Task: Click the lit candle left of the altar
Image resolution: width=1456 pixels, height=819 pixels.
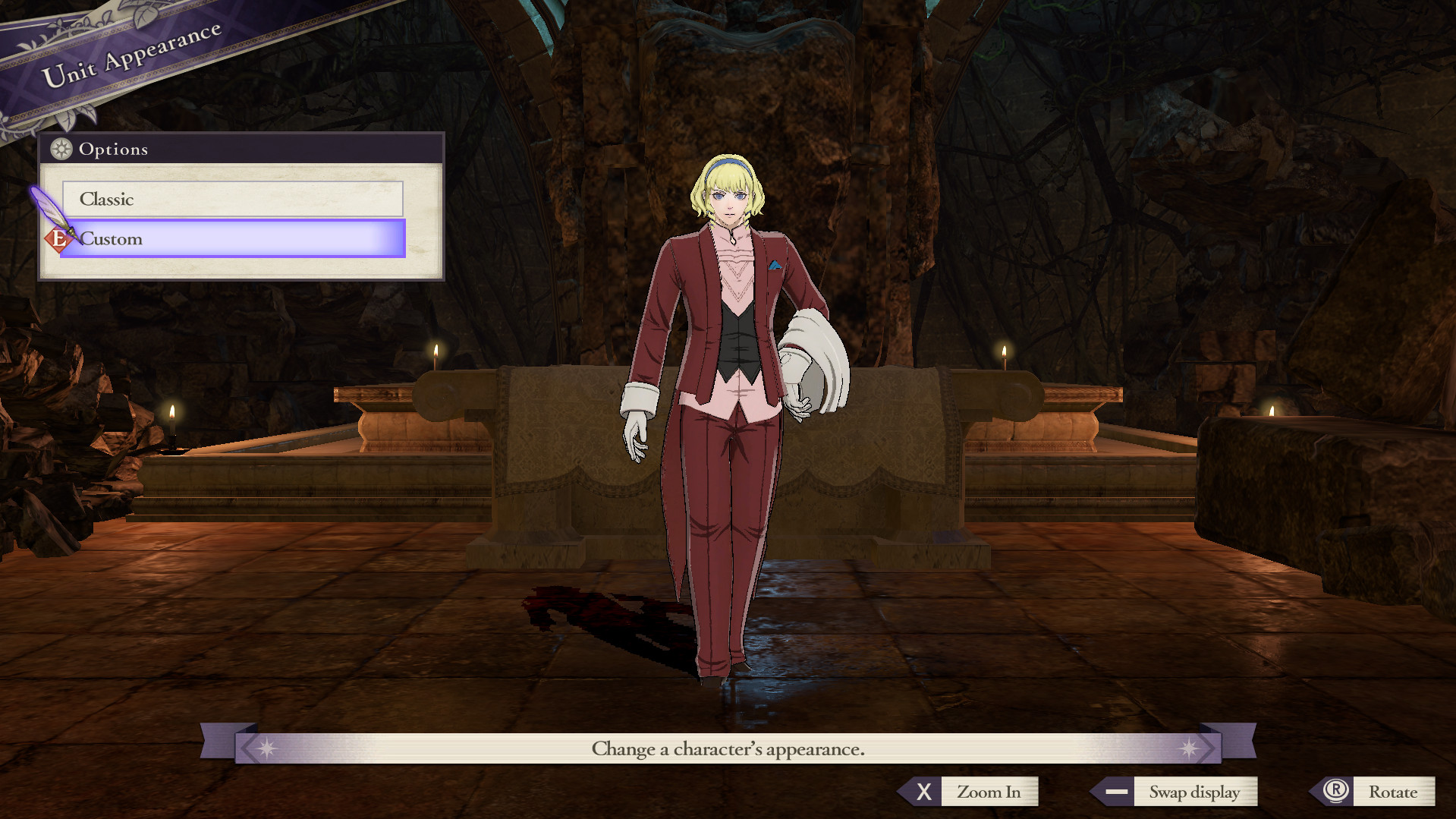Action: tap(436, 355)
